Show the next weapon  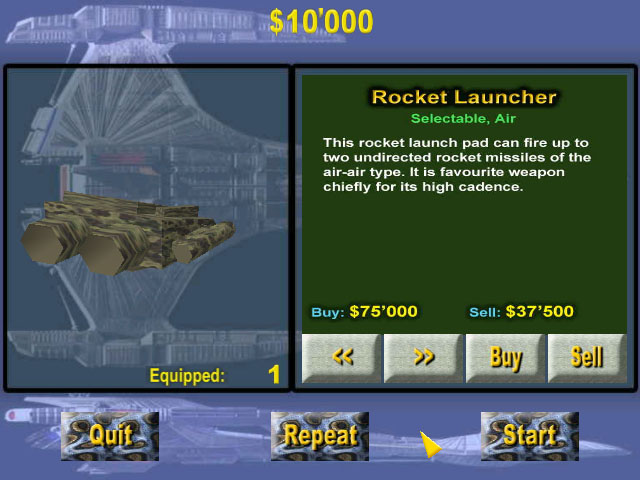(423, 358)
